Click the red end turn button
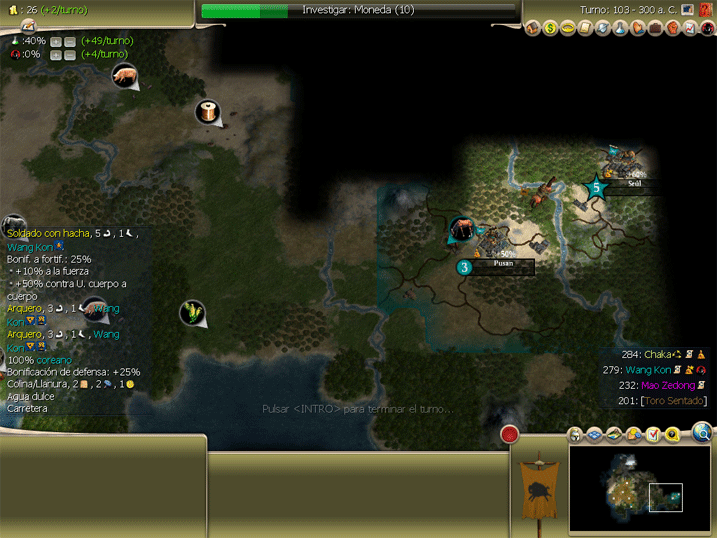The width and height of the screenshot is (717, 538). click(510, 434)
